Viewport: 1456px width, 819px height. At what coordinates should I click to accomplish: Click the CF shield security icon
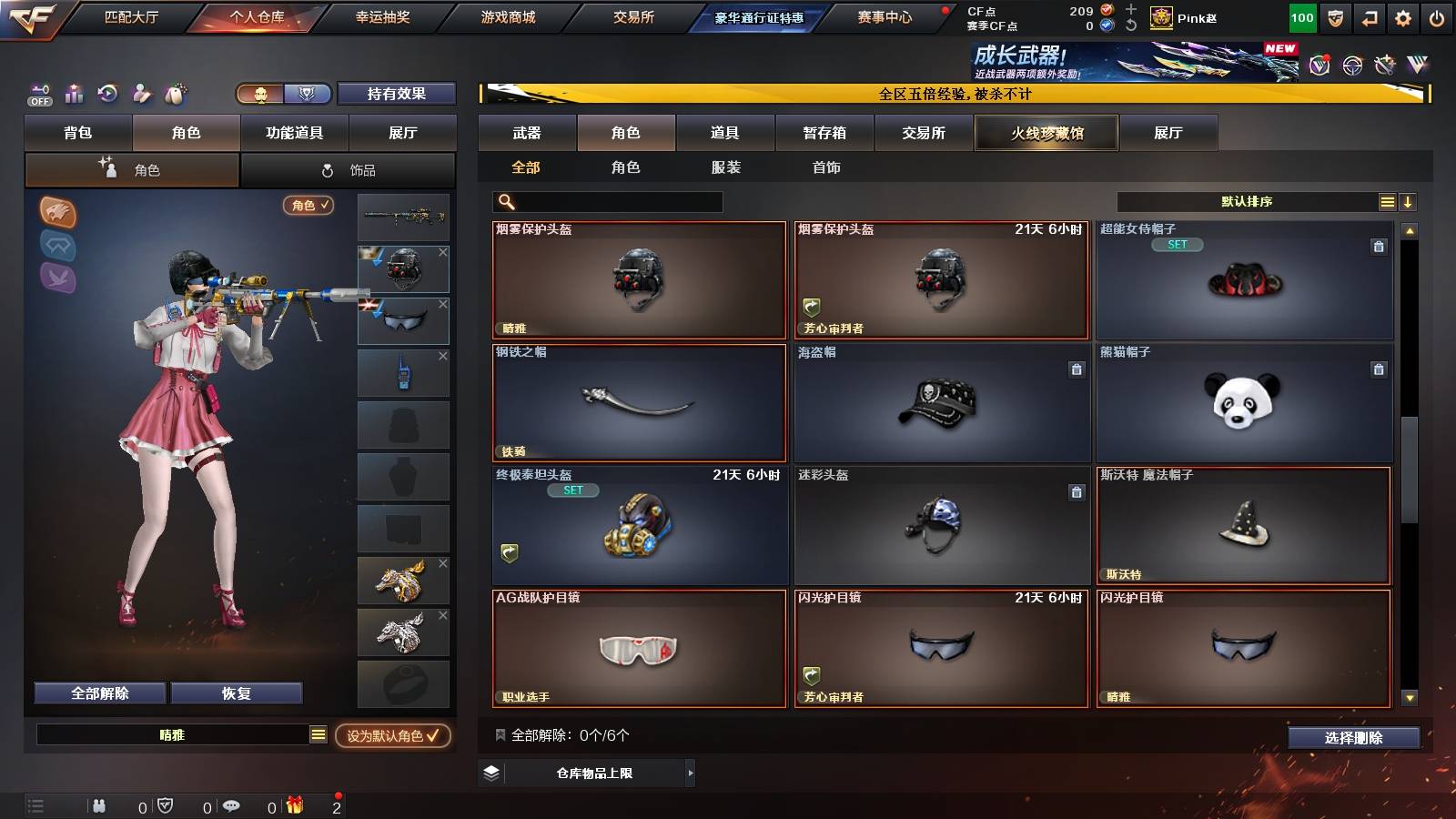point(1335,16)
